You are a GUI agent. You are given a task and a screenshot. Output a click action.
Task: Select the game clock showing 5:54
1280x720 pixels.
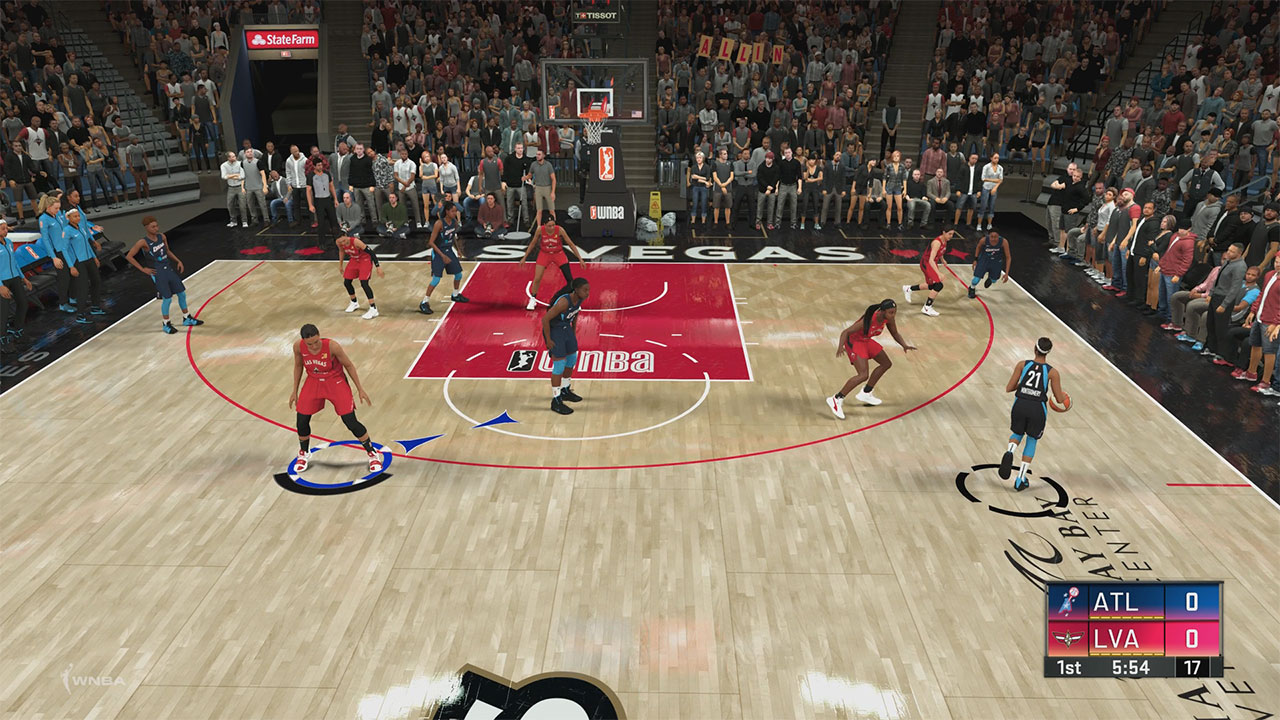1130,666
